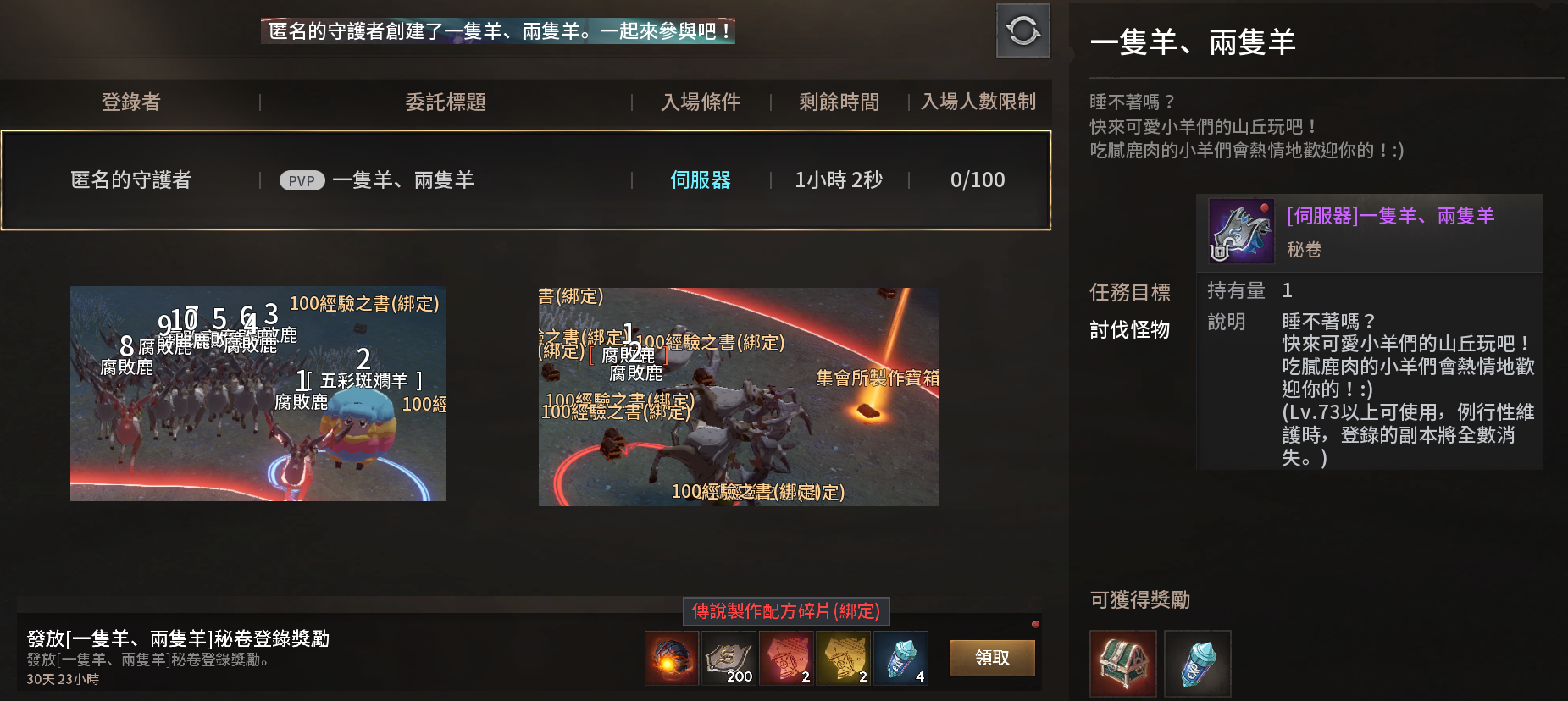This screenshot has width=1568, height=701.
Task: Select the yellow recipe fragment reward icon
Action: click(844, 659)
